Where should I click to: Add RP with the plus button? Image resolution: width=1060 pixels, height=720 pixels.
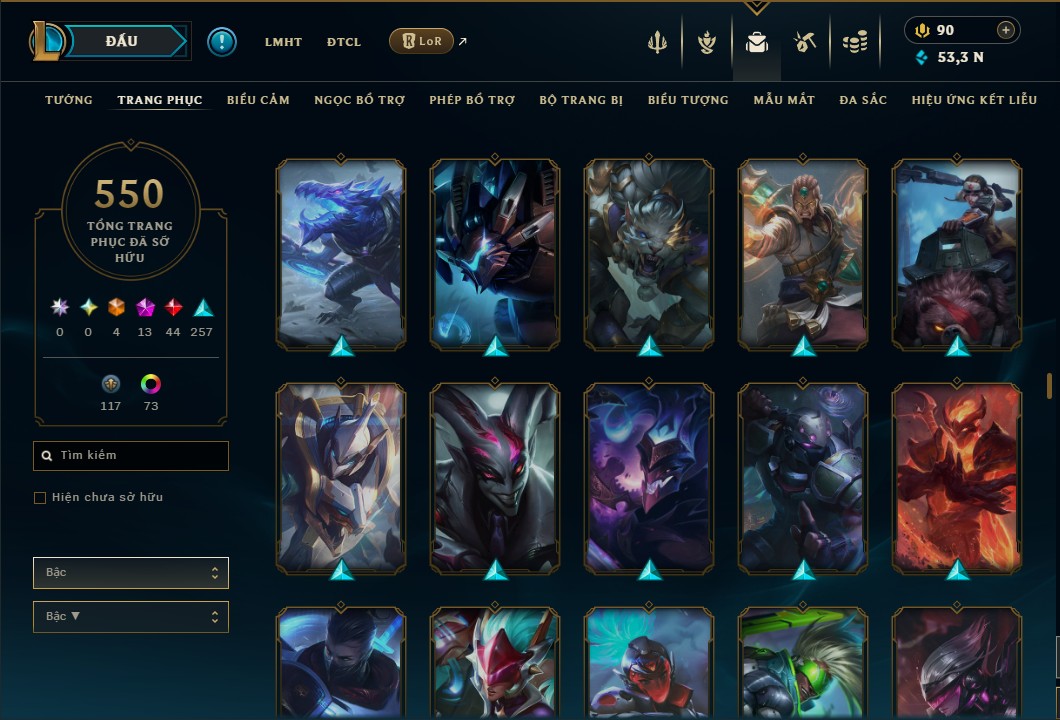[1006, 30]
